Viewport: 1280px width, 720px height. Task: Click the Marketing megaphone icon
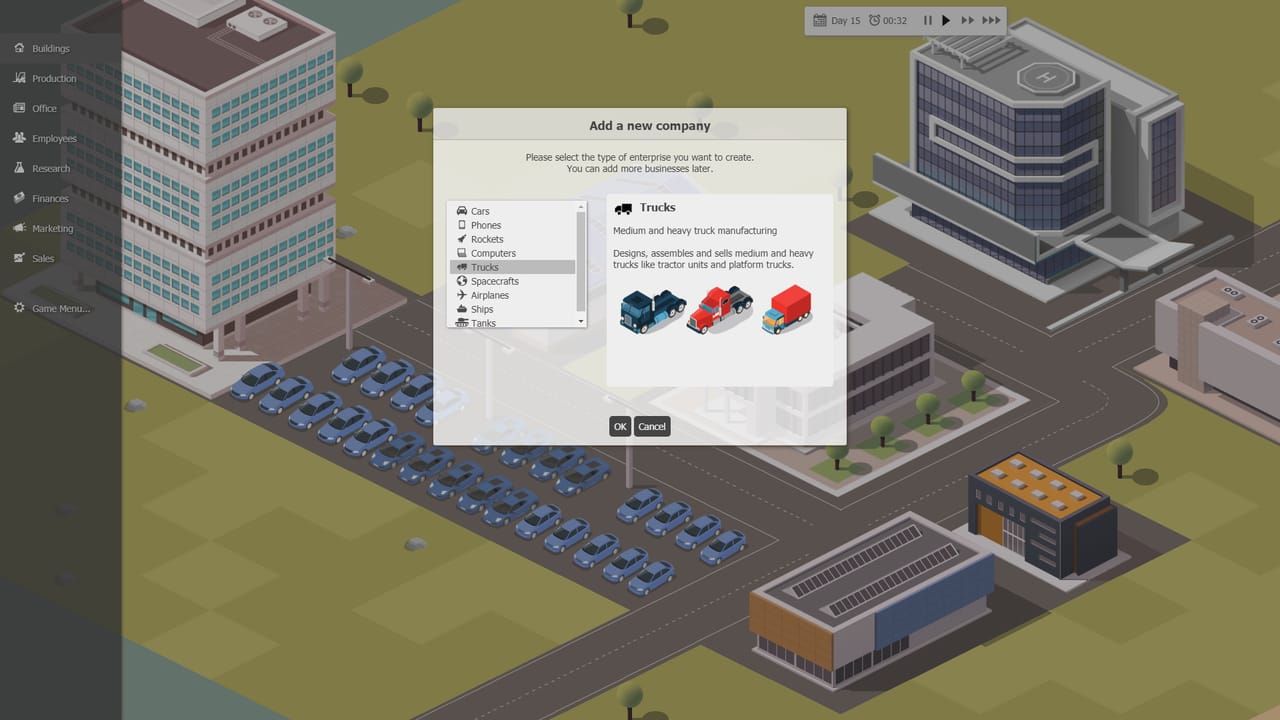coord(19,228)
